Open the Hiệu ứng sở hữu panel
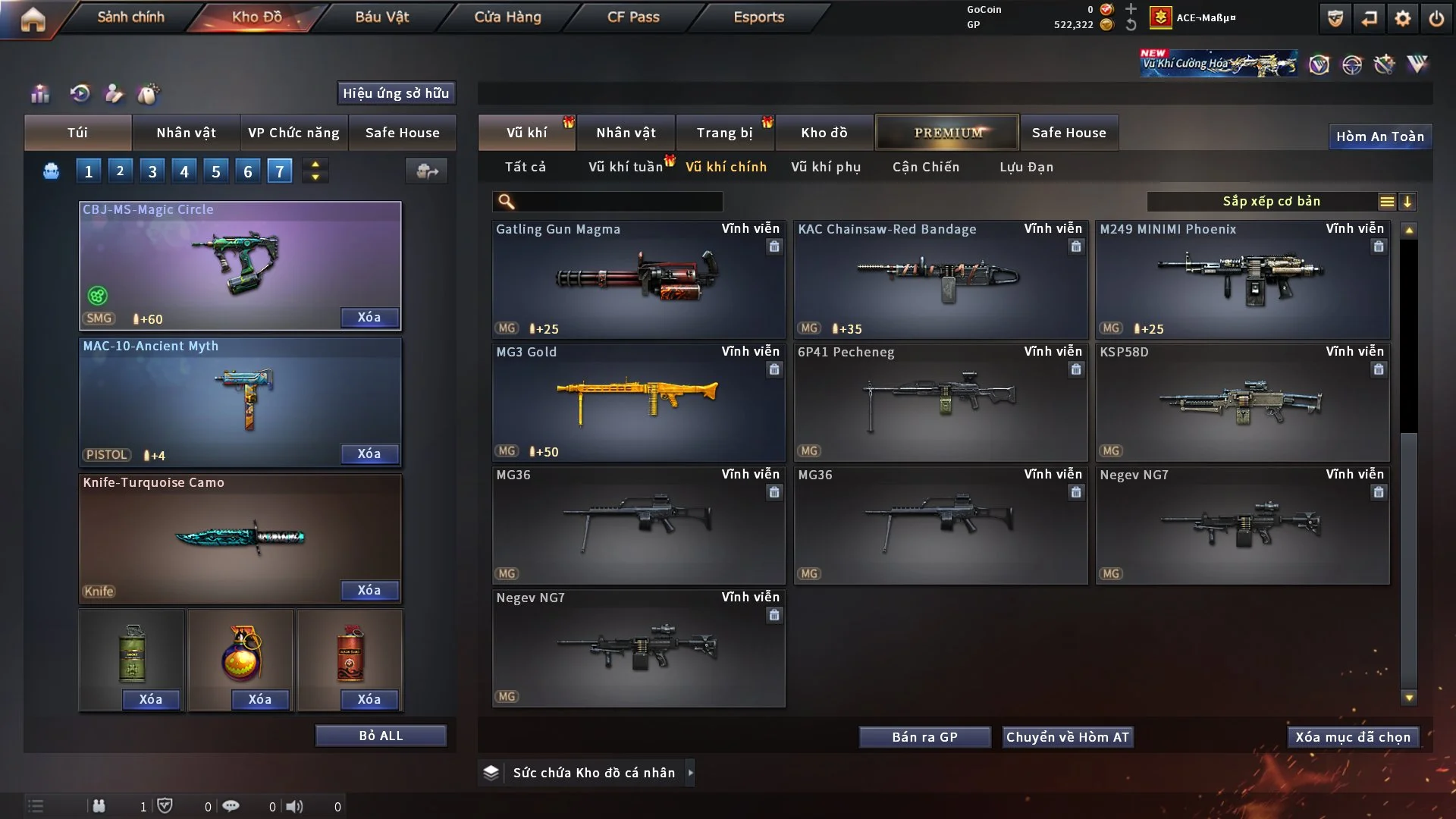 click(396, 93)
